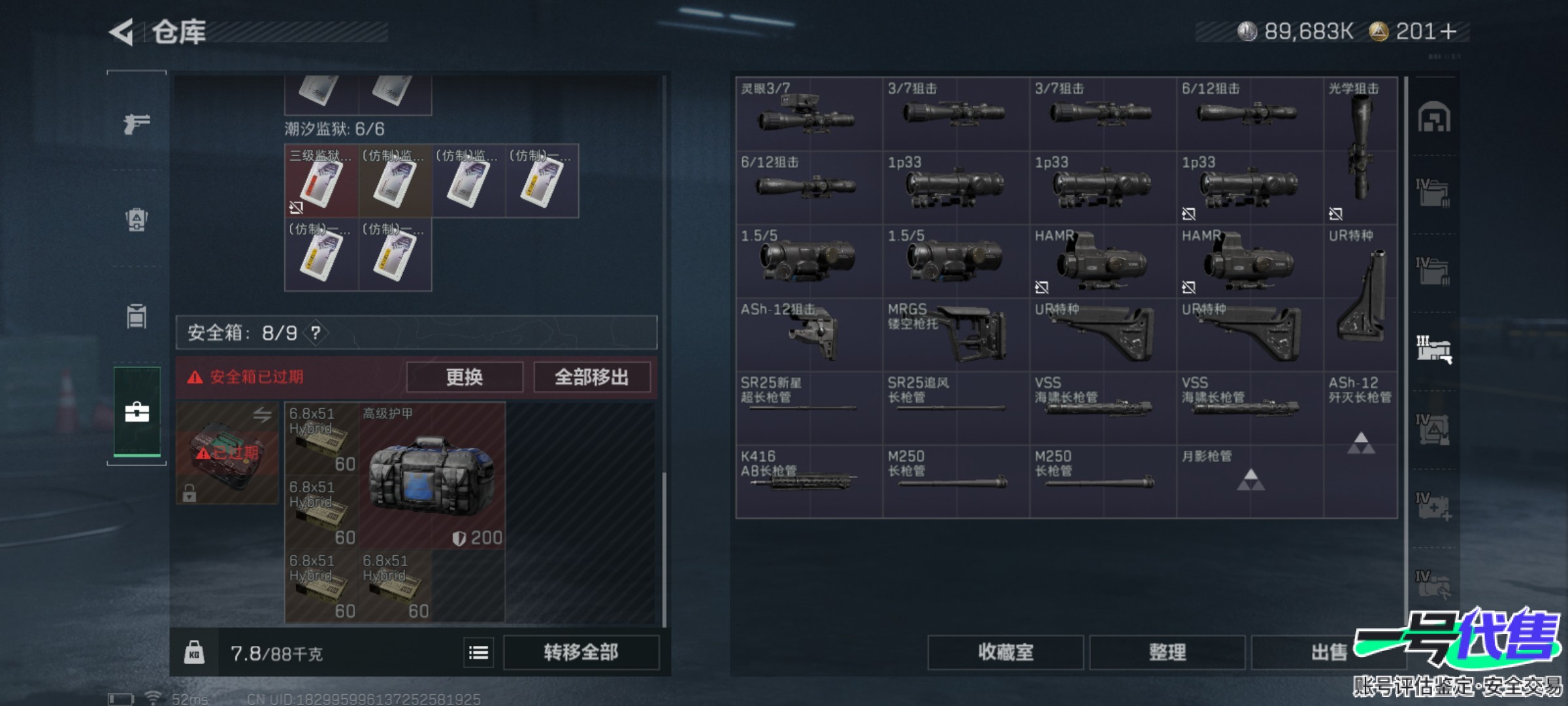Open the 收藏室 collection room
The height and width of the screenshot is (706, 1568).
pos(1005,652)
